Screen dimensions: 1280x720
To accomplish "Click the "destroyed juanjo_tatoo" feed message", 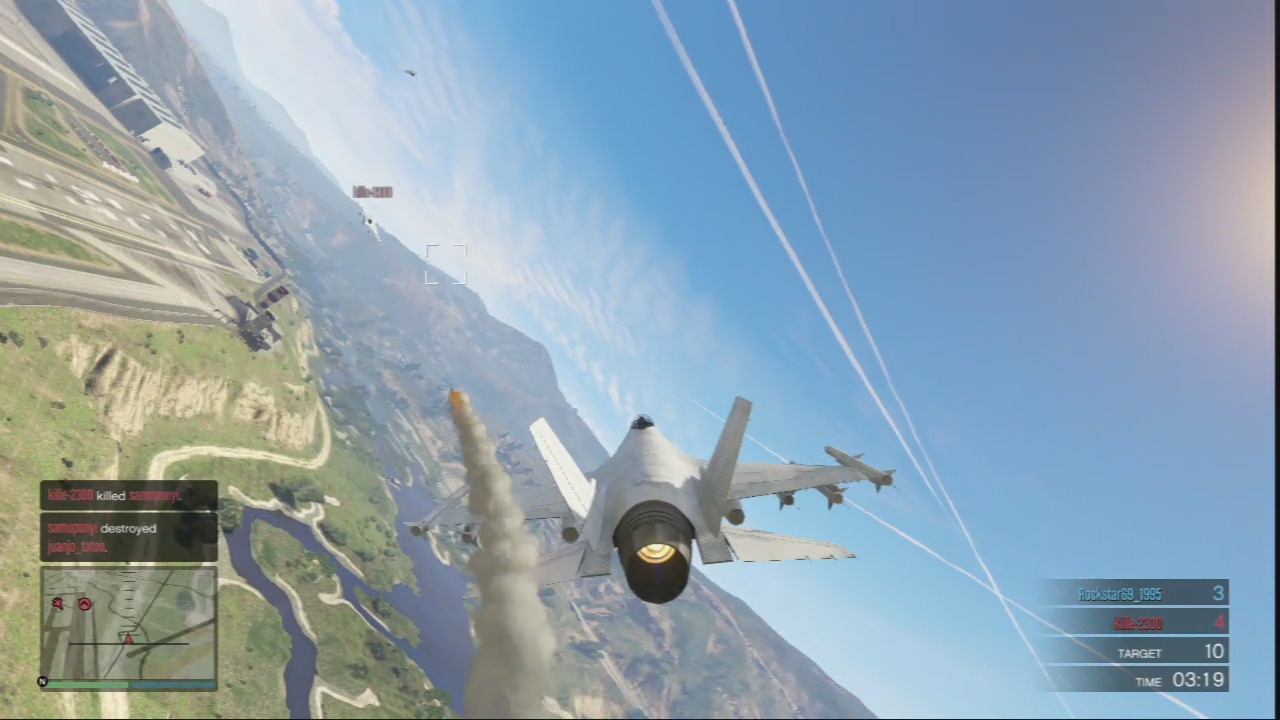I will [128, 537].
